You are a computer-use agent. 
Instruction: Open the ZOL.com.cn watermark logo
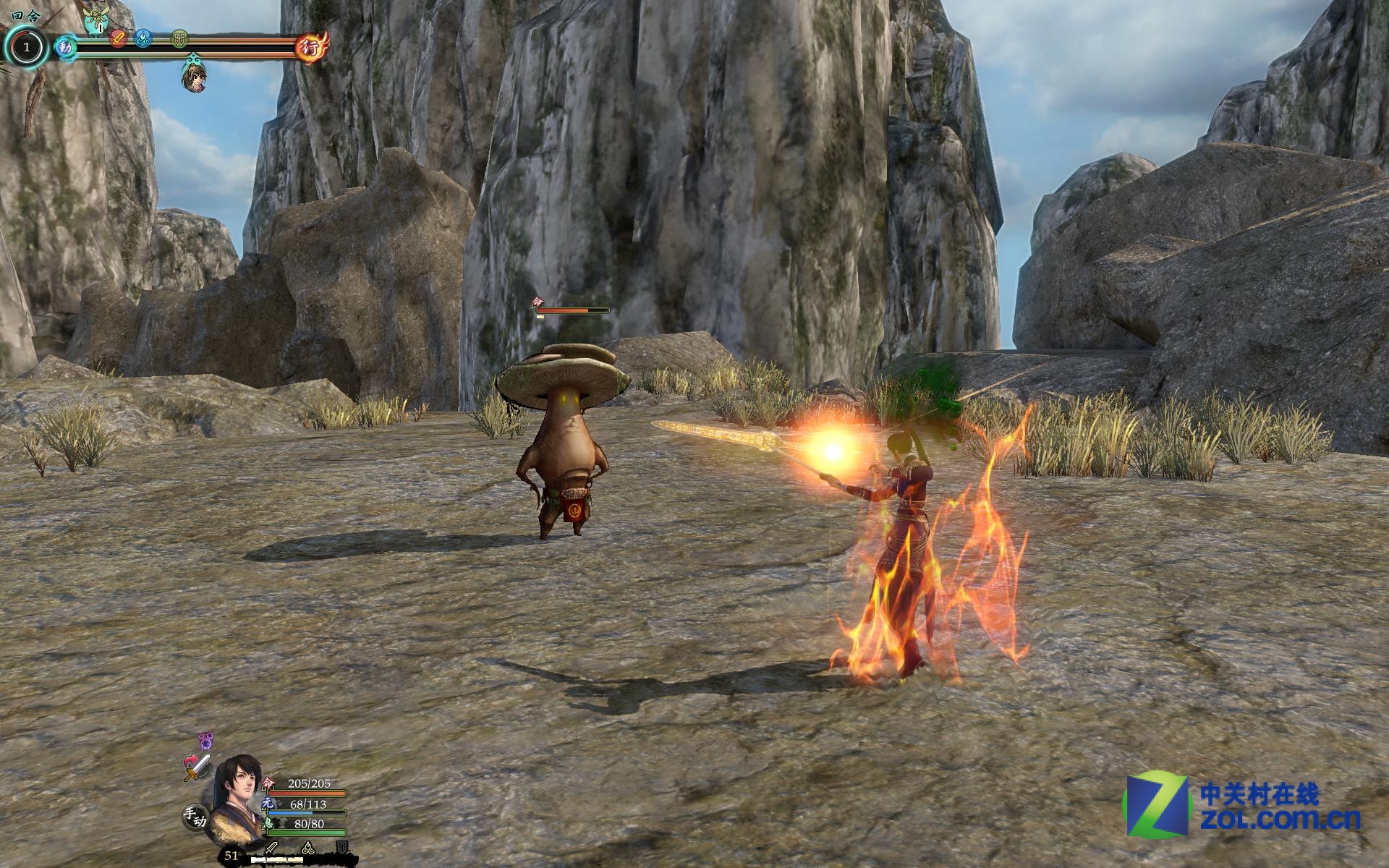pos(1241,805)
